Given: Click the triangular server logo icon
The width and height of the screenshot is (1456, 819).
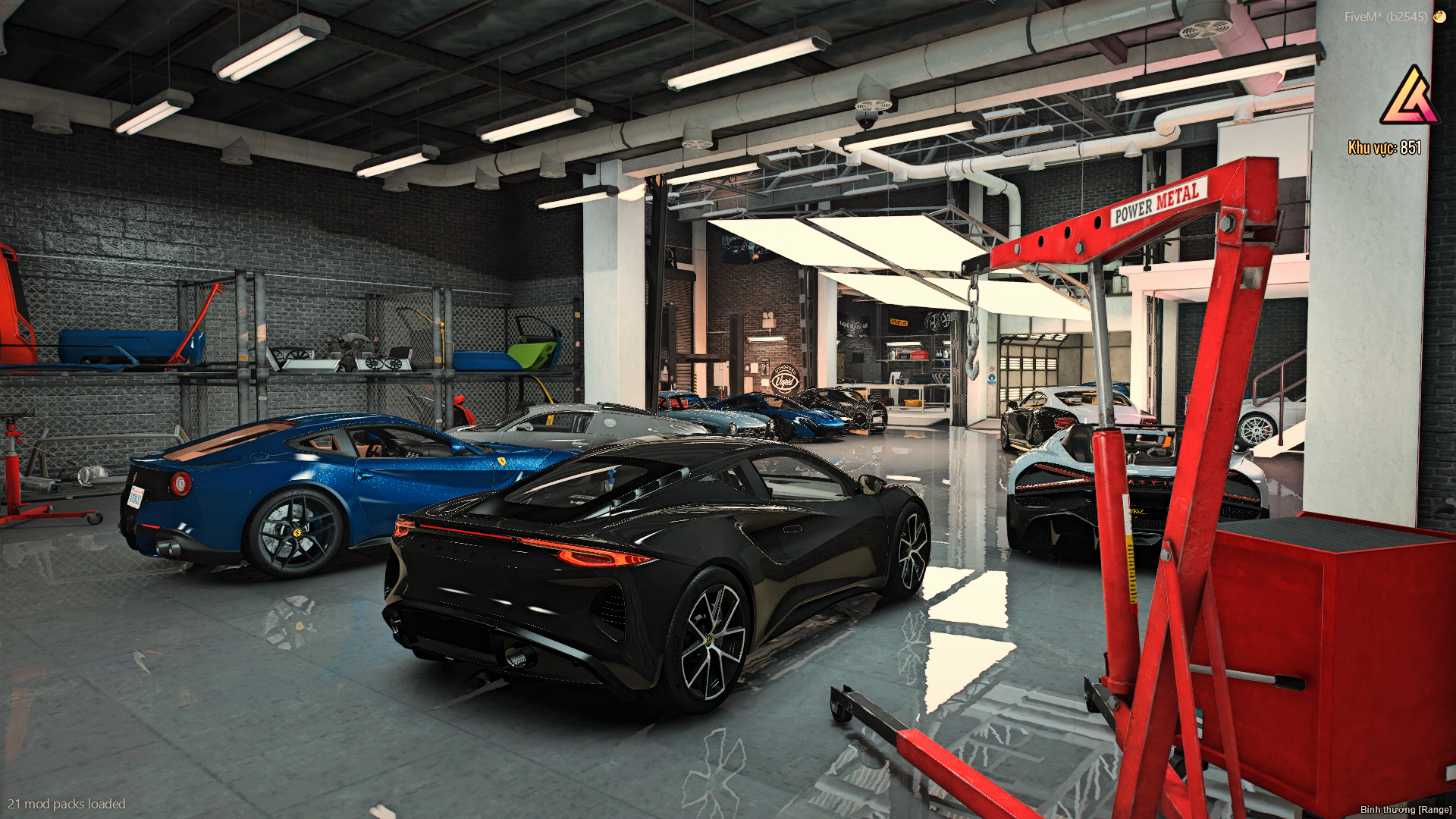Looking at the screenshot, I should (1410, 96).
